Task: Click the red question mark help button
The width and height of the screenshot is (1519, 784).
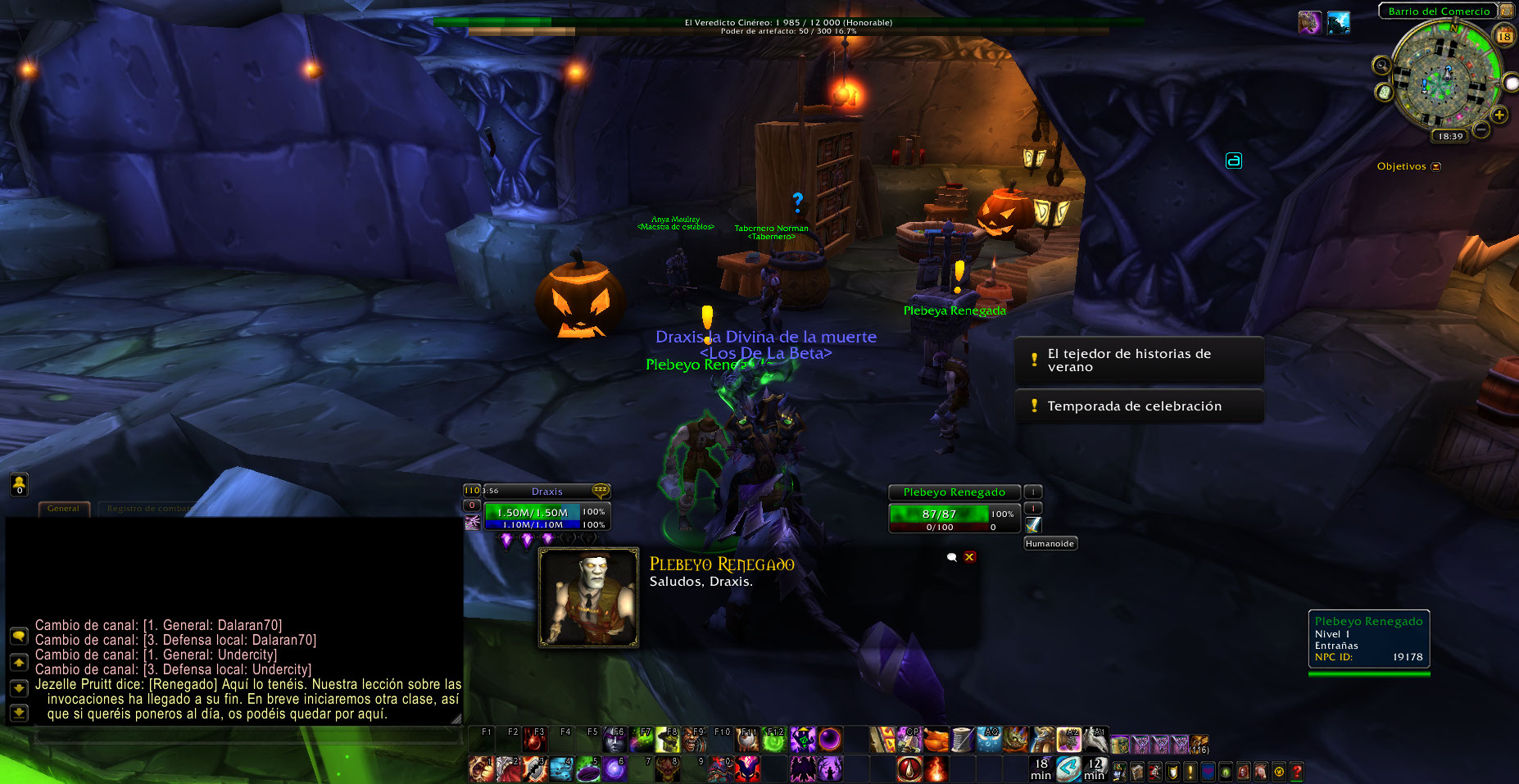Action: tap(1296, 771)
